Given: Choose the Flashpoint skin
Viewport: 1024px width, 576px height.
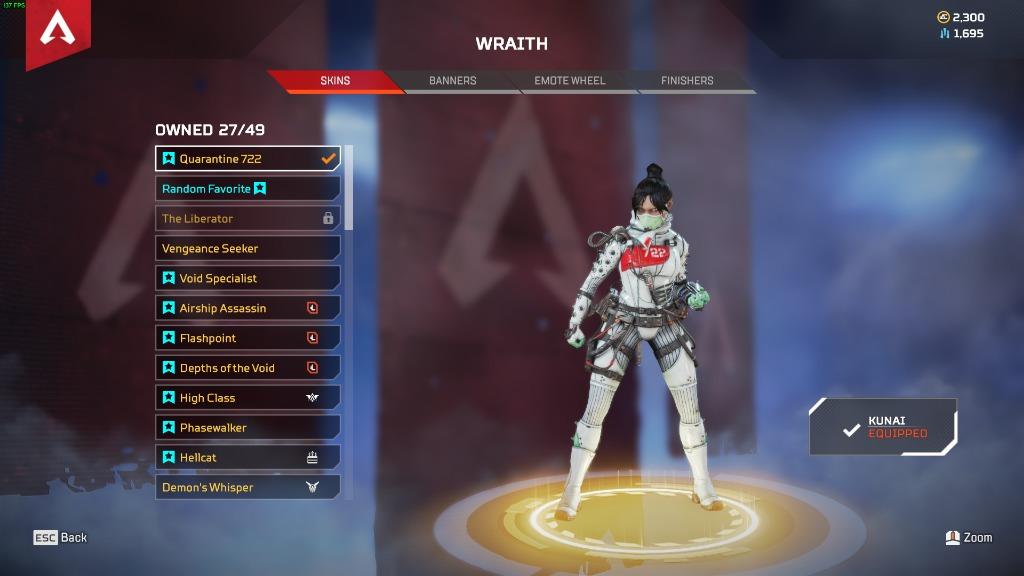Looking at the screenshot, I should [247, 338].
